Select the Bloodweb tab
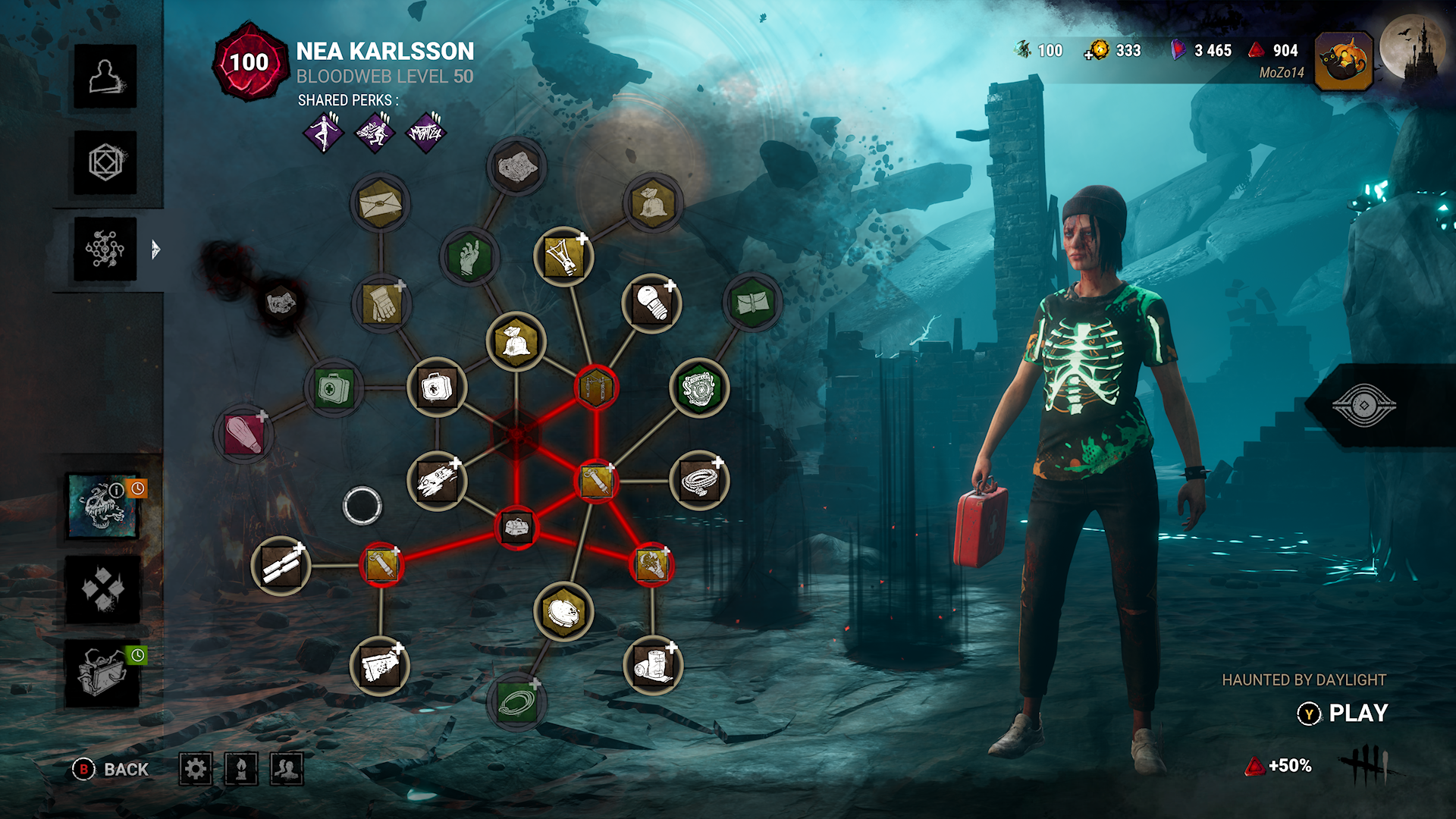Image resolution: width=1456 pixels, height=819 pixels. pyautogui.click(x=105, y=249)
